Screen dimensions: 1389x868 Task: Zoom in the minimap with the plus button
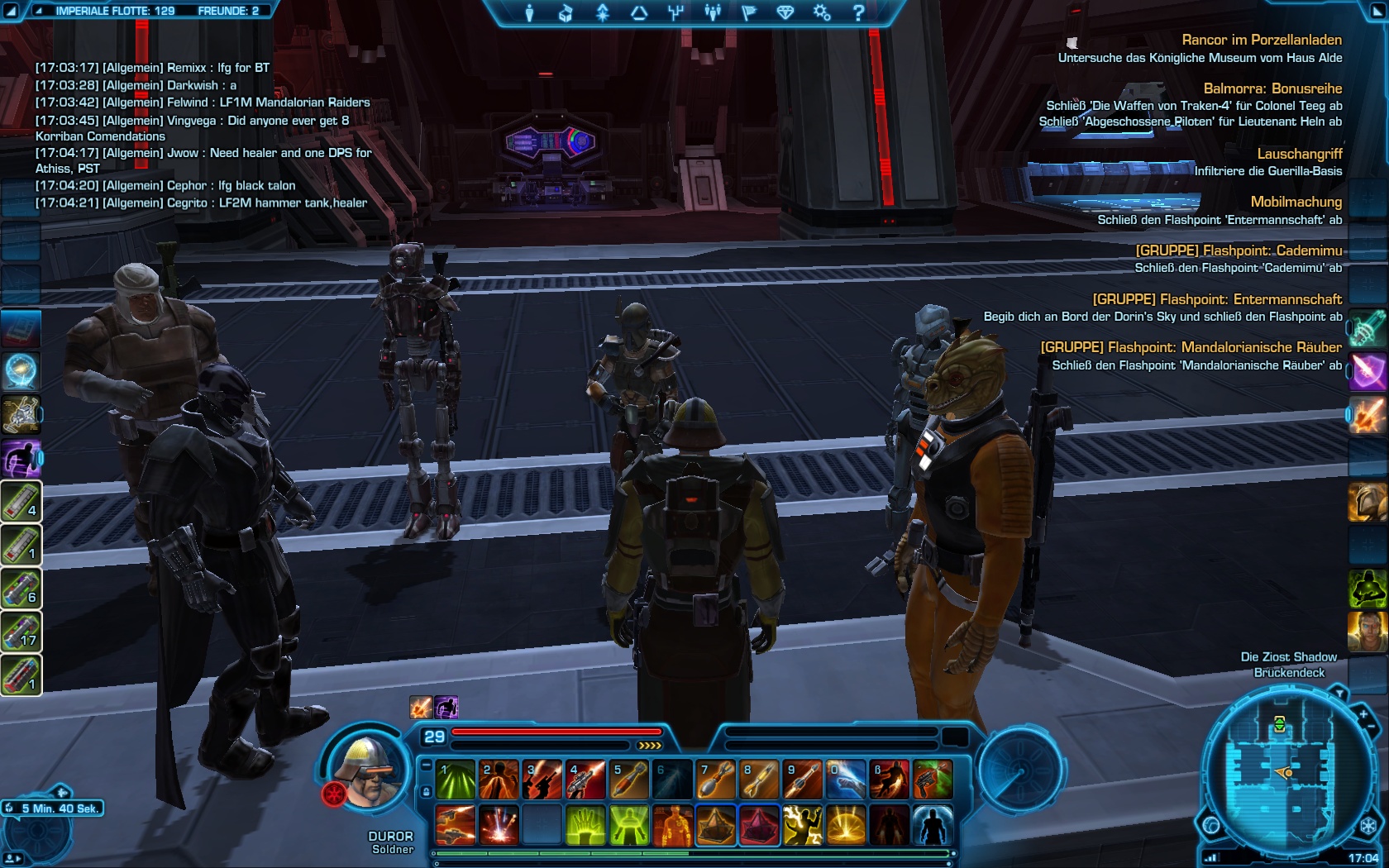tap(1363, 713)
